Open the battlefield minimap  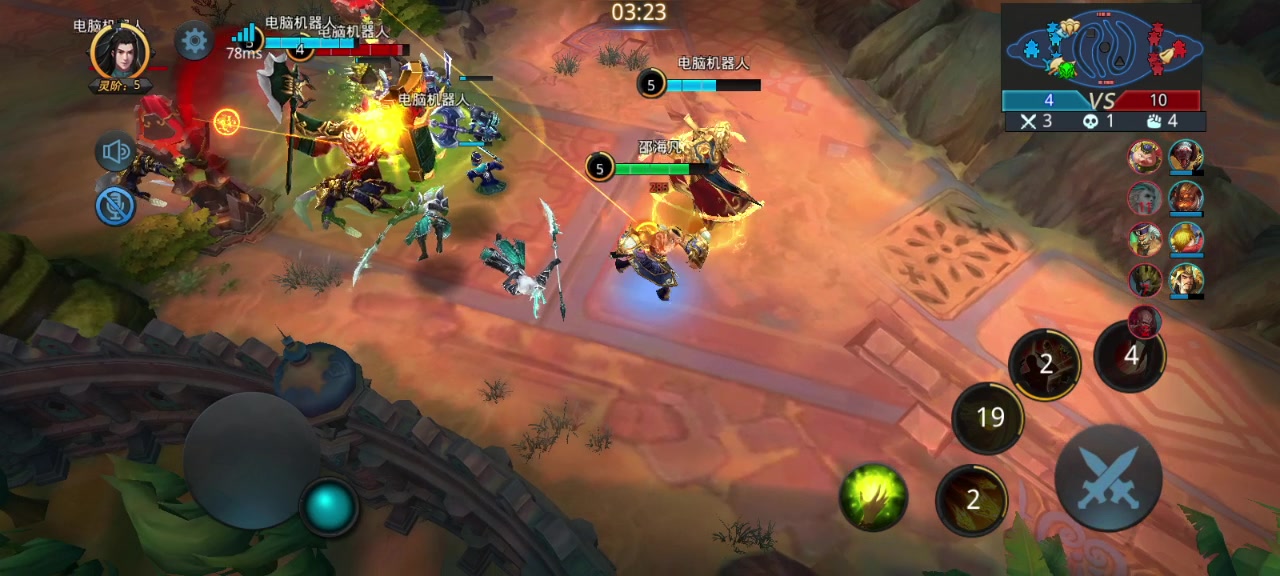pos(1101,46)
